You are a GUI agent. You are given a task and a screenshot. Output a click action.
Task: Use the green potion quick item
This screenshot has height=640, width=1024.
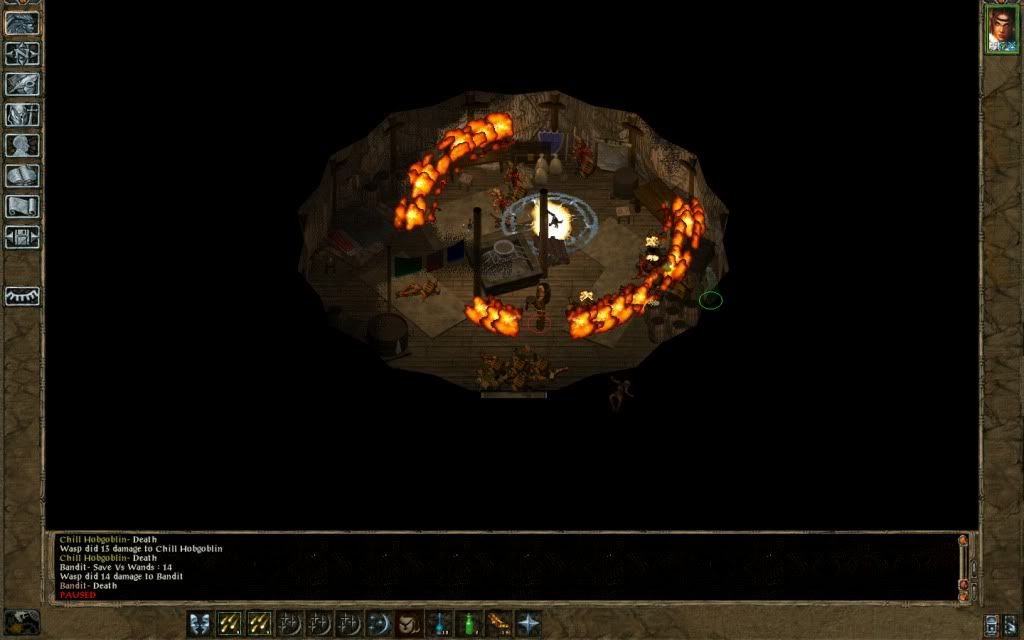pos(468,623)
